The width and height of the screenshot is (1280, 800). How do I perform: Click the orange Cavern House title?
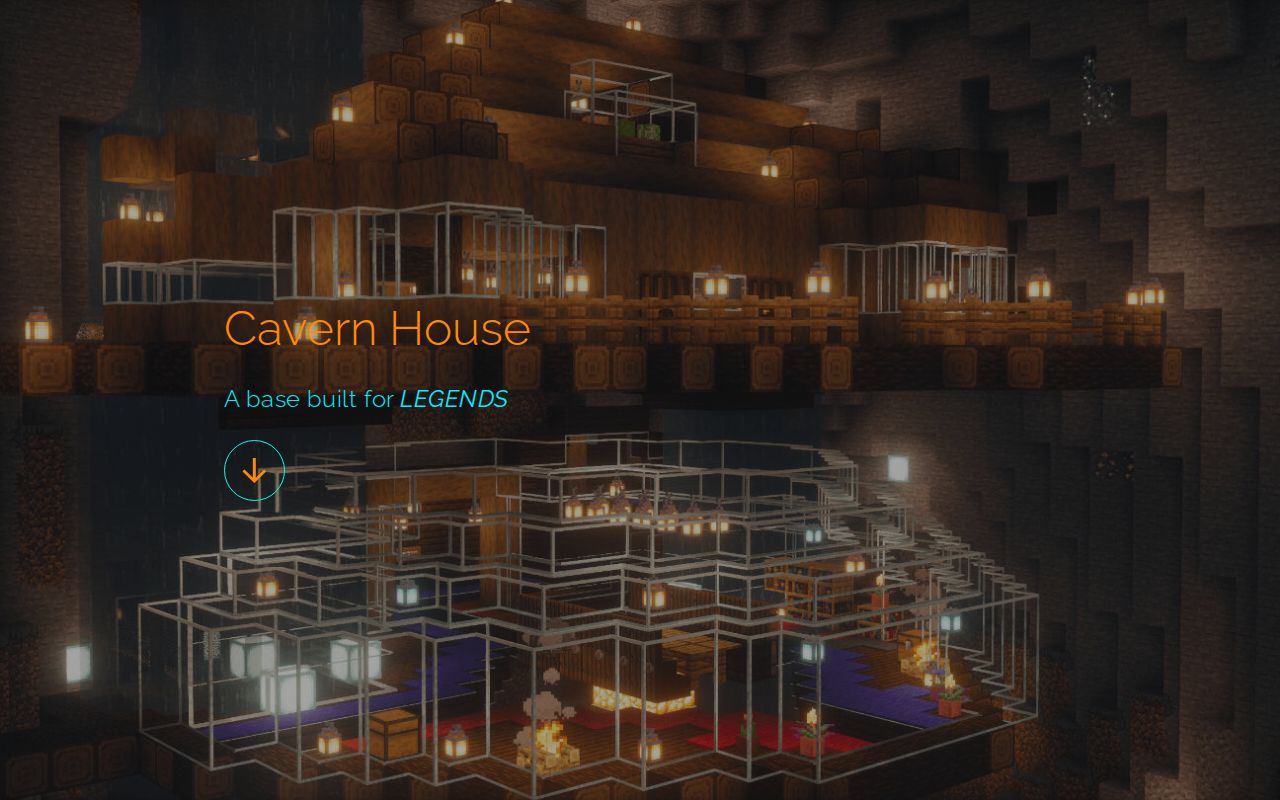[379, 328]
